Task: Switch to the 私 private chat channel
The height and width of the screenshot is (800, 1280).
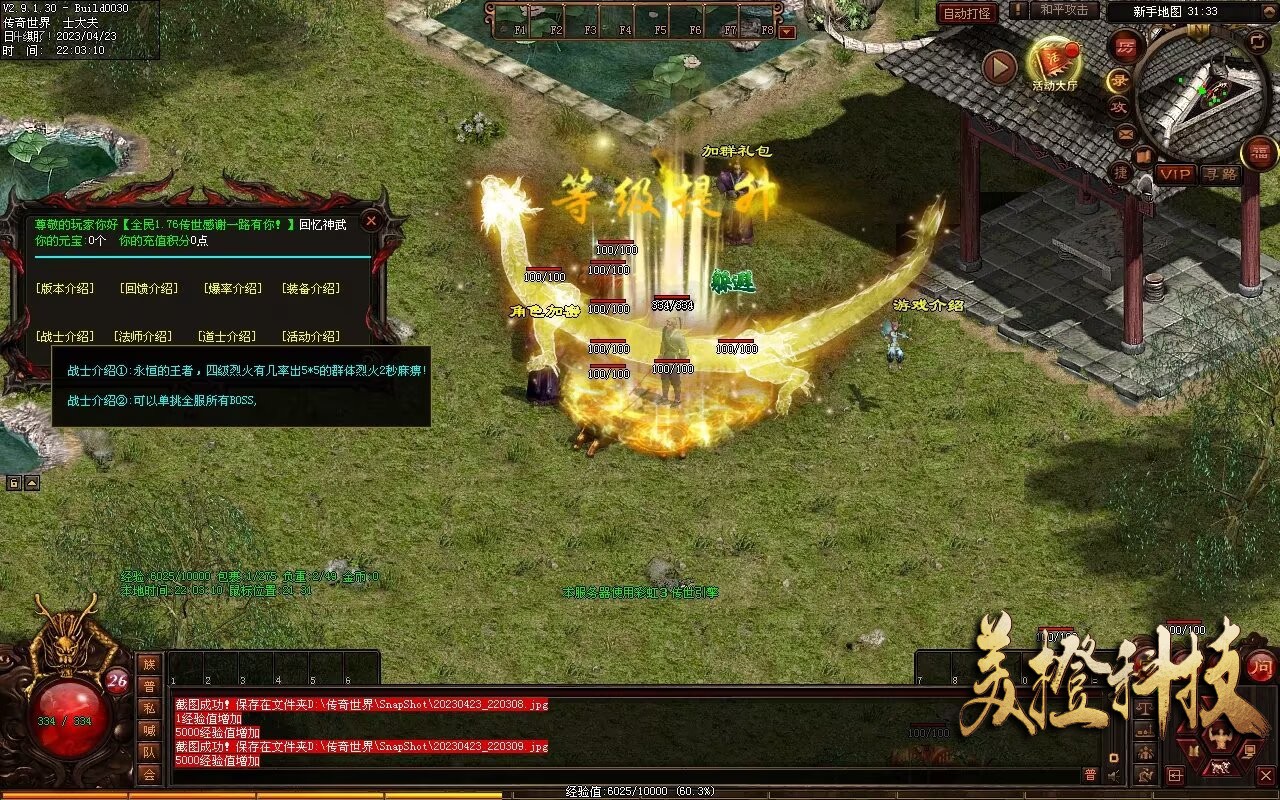Action: click(x=149, y=708)
